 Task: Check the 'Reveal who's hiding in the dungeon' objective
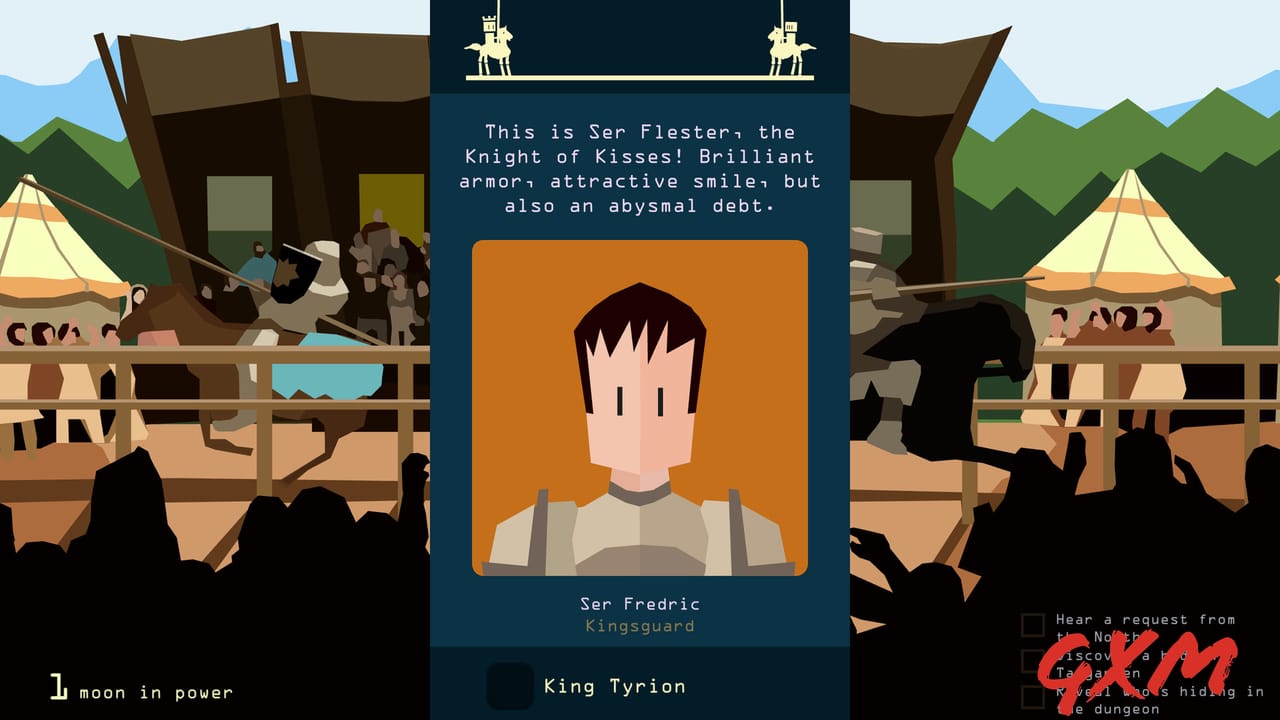tap(1032, 694)
